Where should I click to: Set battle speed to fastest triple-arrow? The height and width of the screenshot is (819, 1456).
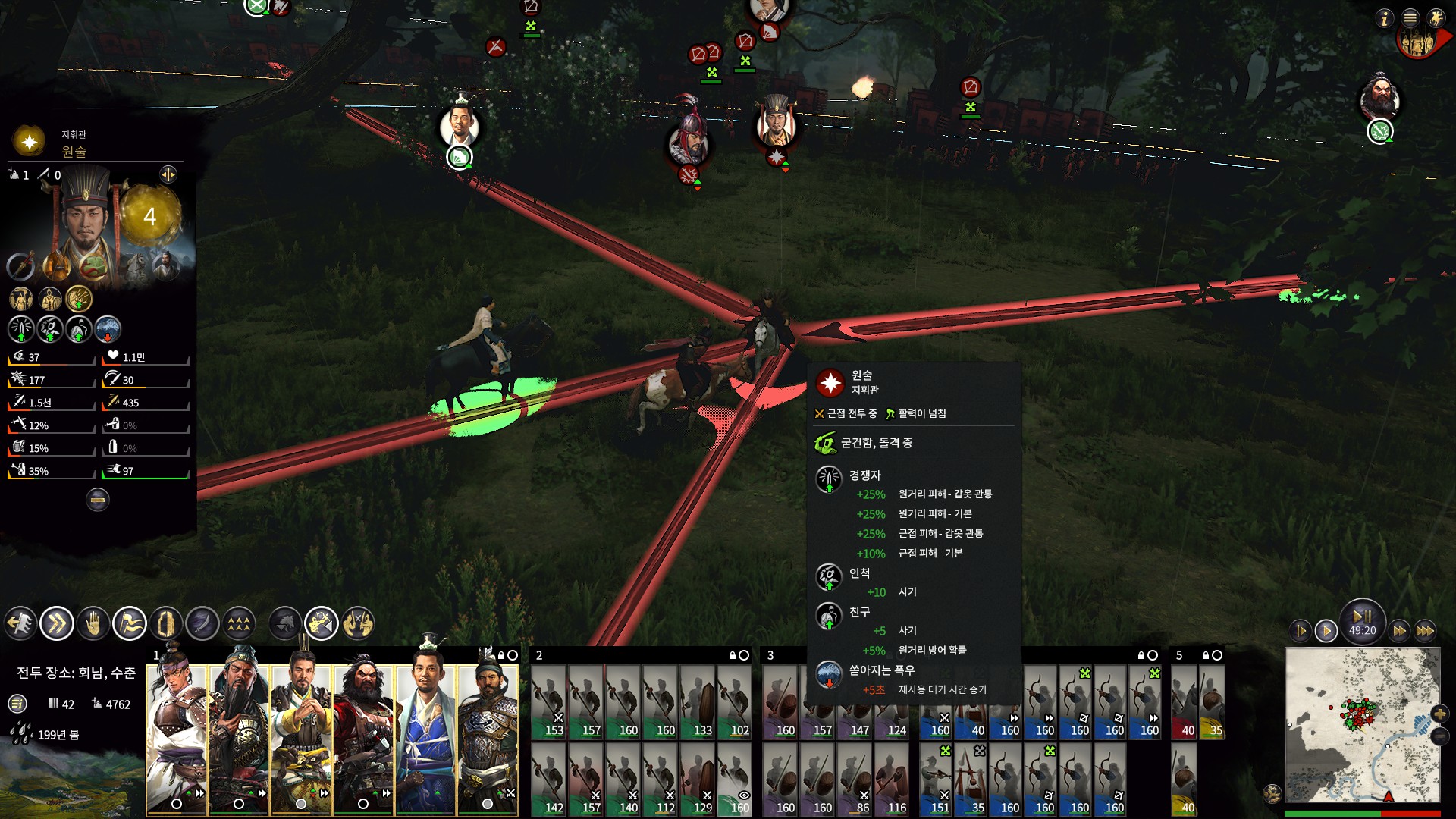coord(1425,630)
